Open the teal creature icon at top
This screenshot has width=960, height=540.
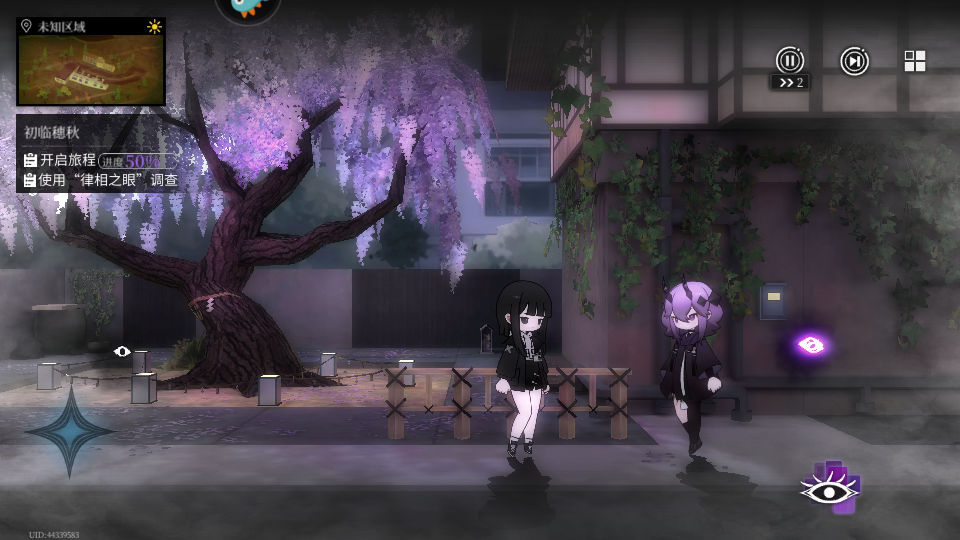pyautogui.click(x=248, y=6)
